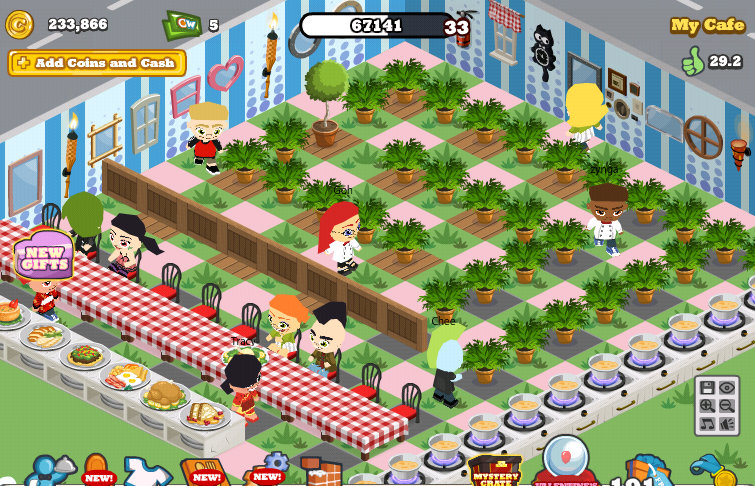This screenshot has width=755, height=486.
Task: Toggle the eye visibility icon
Action: (727, 387)
